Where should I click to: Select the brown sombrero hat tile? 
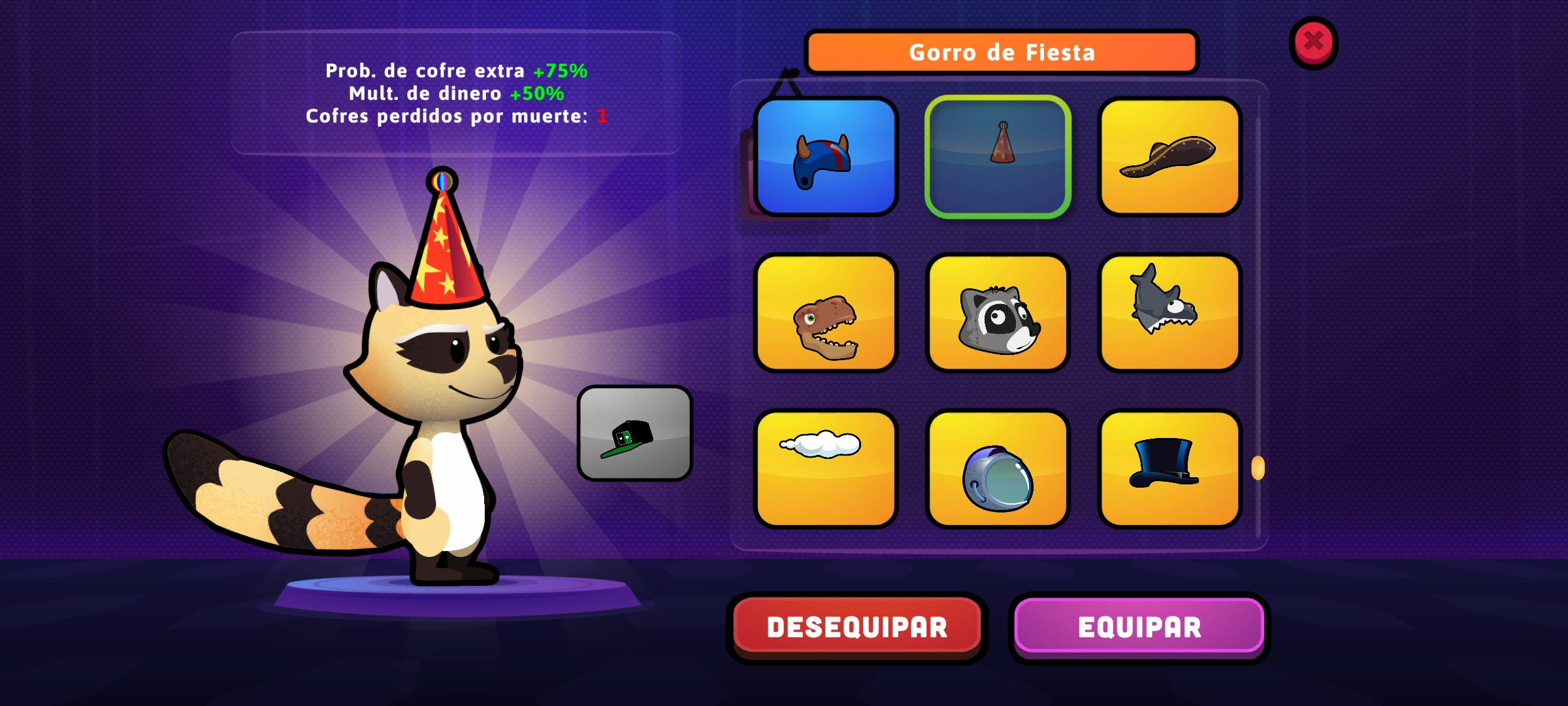(1169, 157)
